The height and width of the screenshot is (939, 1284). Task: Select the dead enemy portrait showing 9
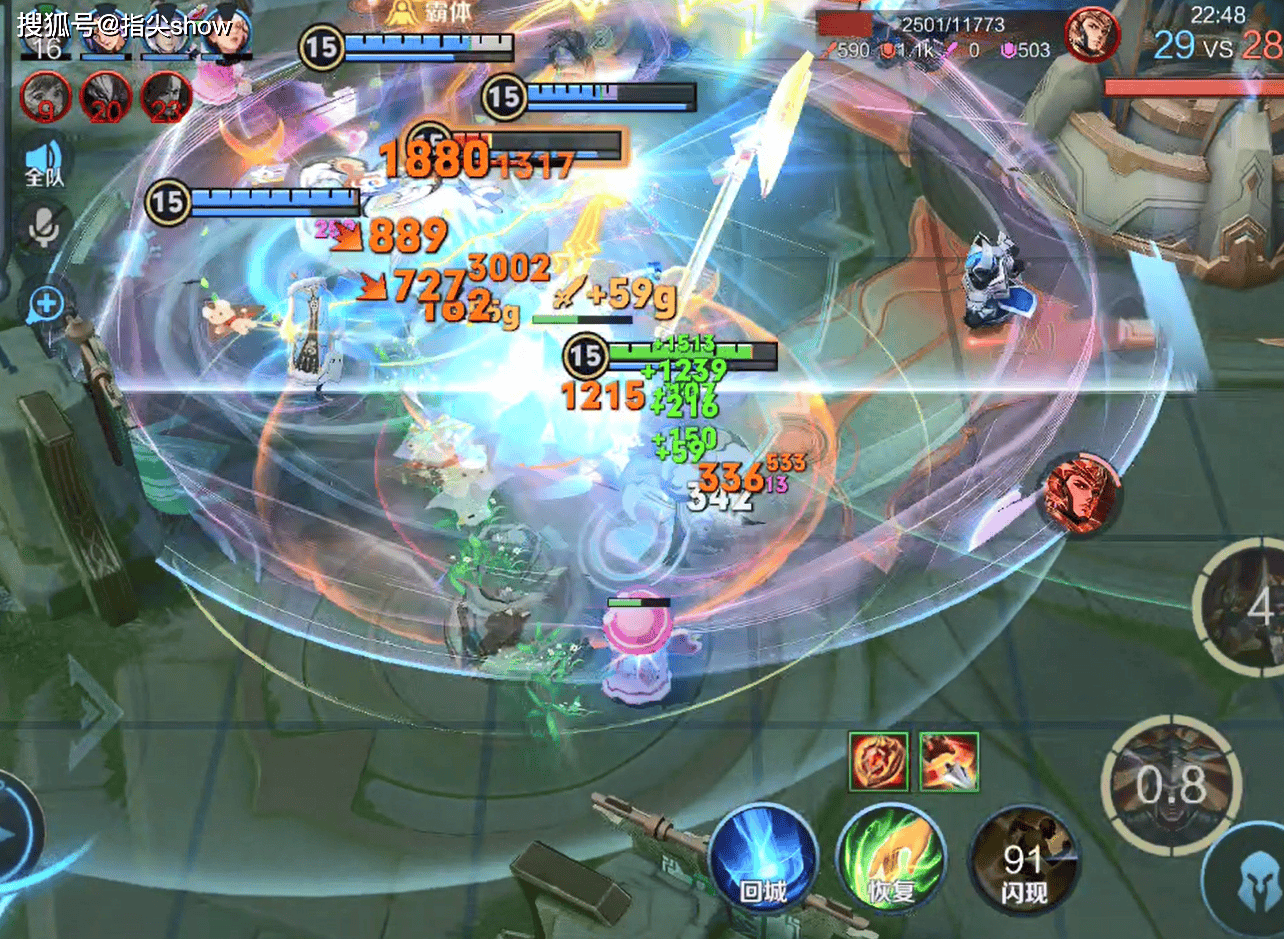46,97
